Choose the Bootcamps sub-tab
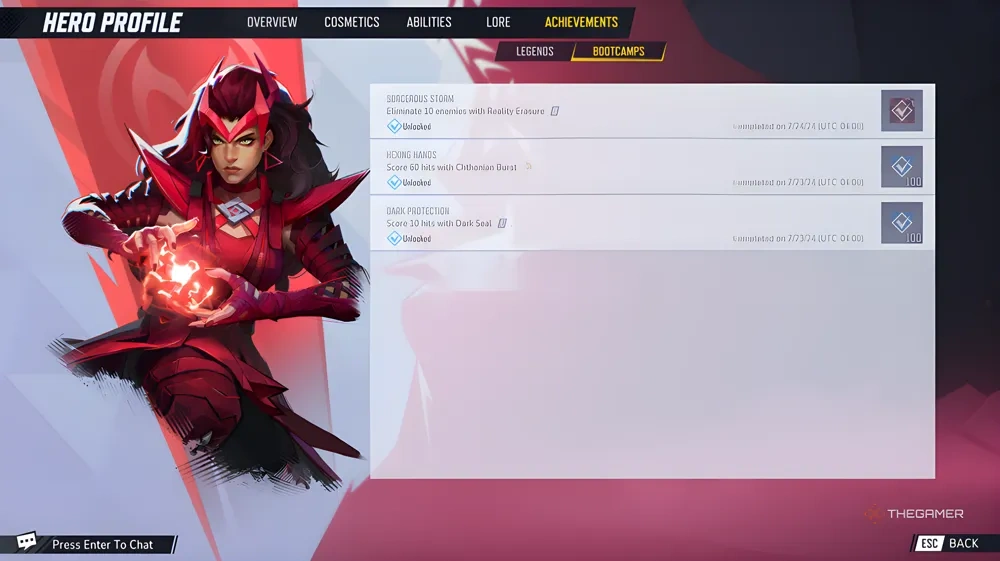1000x561 pixels. (618, 51)
